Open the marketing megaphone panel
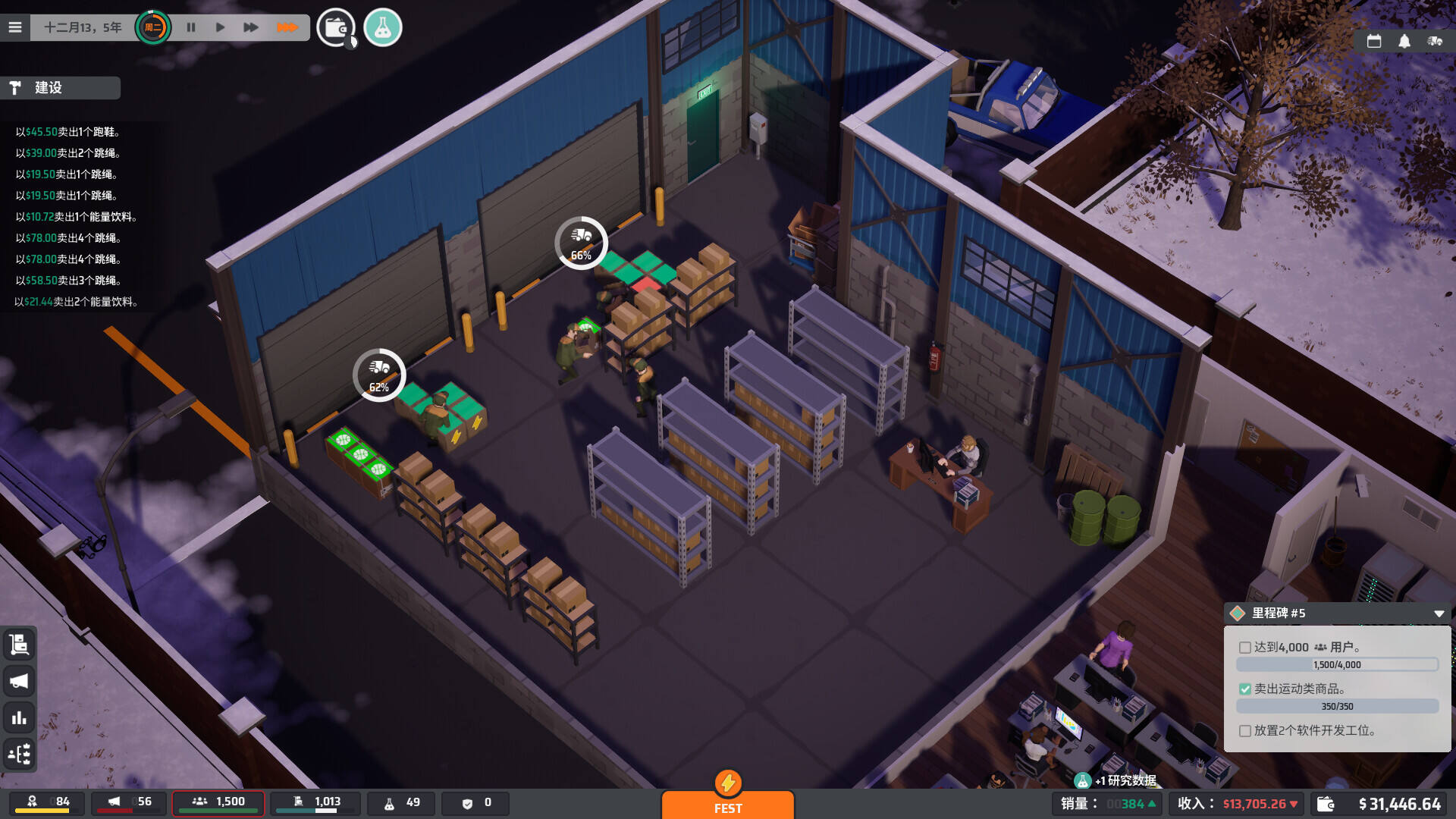The width and height of the screenshot is (1456, 819). click(x=19, y=681)
